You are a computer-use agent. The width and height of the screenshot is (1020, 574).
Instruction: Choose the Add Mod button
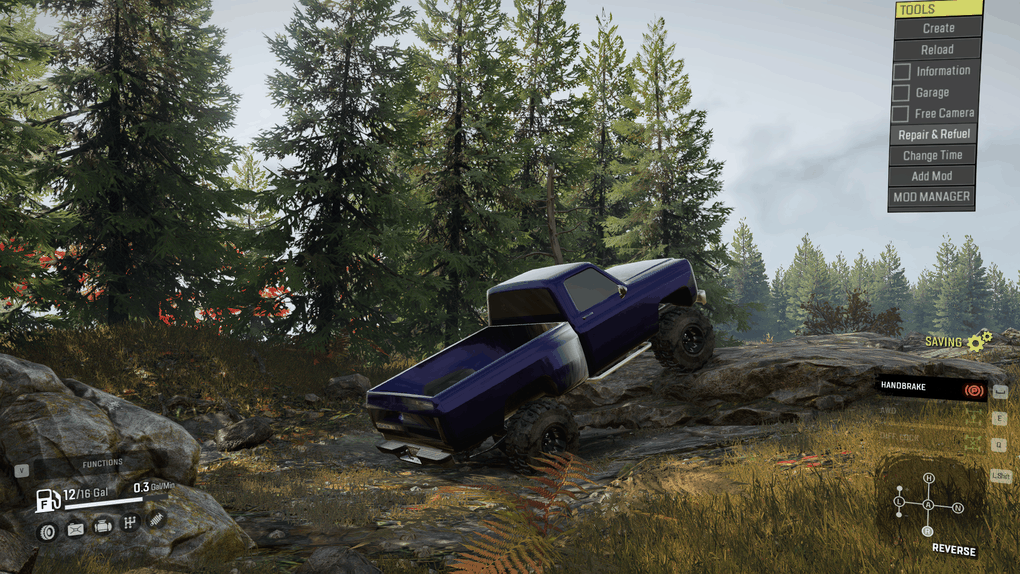pyautogui.click(x=933, y=176)
